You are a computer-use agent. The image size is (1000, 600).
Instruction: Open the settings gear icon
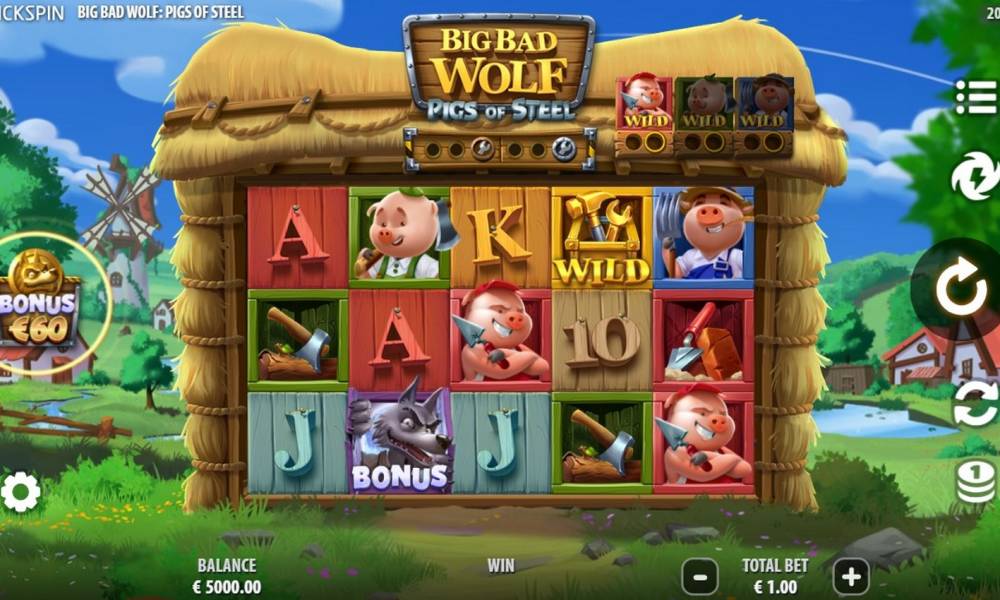click(21, 492)
